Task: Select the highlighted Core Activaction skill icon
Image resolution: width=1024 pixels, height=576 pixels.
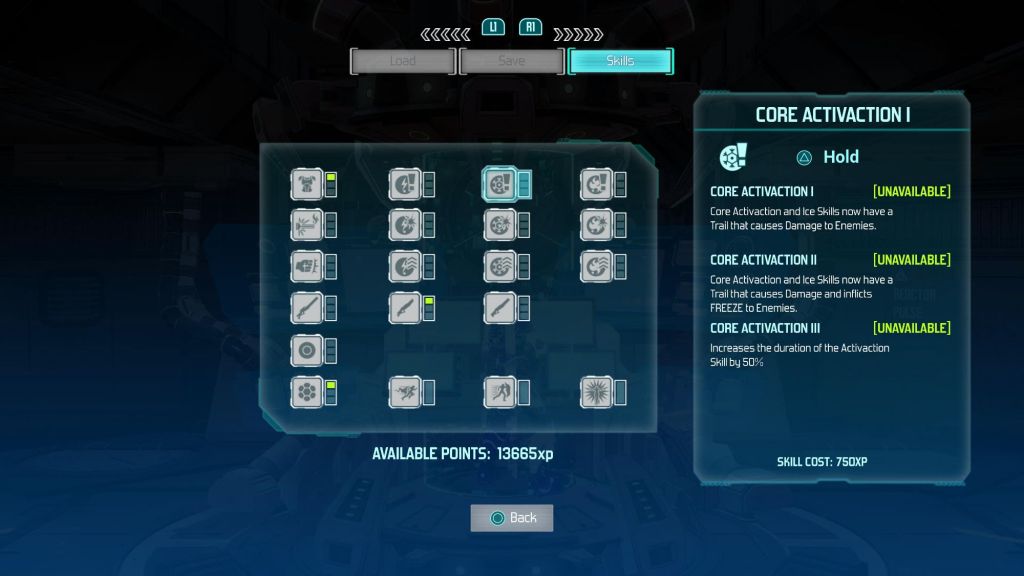Action: 500,184
